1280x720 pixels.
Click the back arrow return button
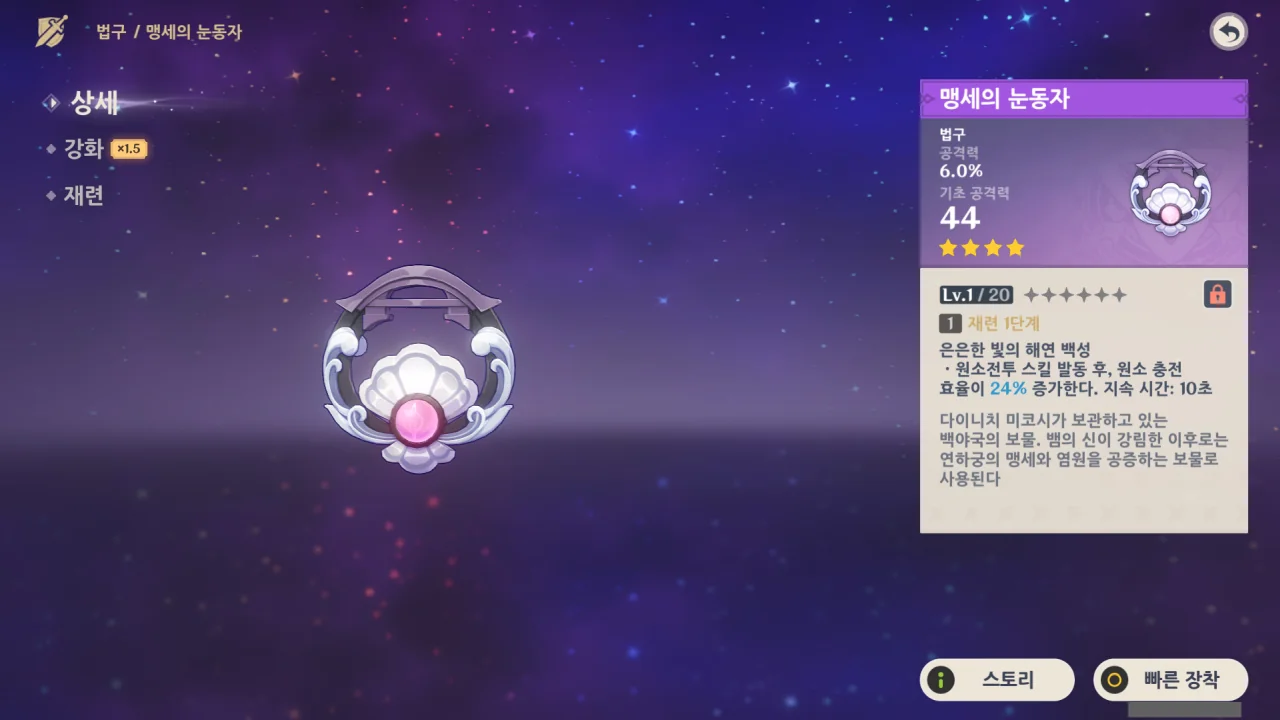(1228, 32)
